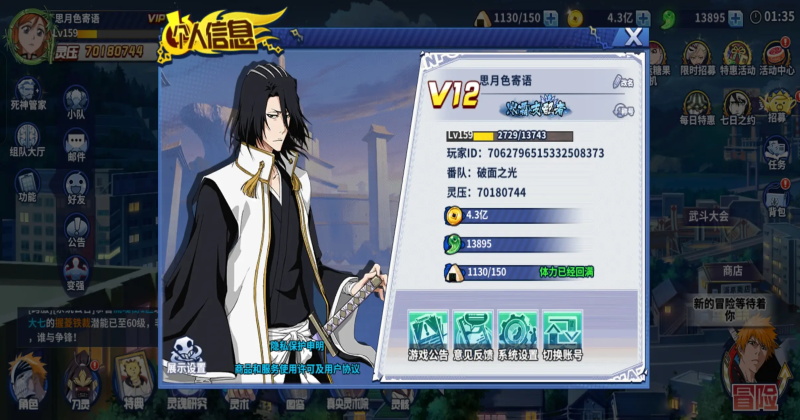This screenshot has width=800, height=420.
Task: Open 展示设置 display settings
Action: point(186,354)
